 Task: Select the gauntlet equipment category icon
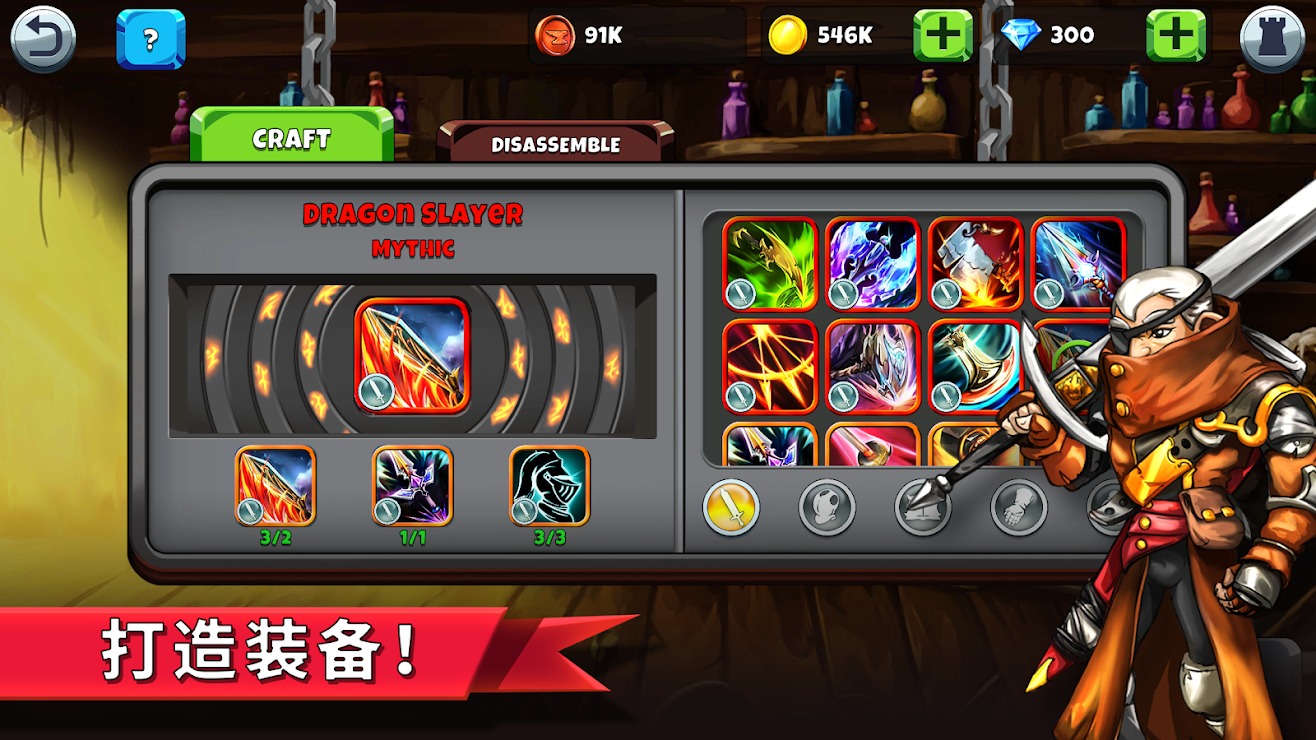pyautogui.click(x=1018, y=507)
